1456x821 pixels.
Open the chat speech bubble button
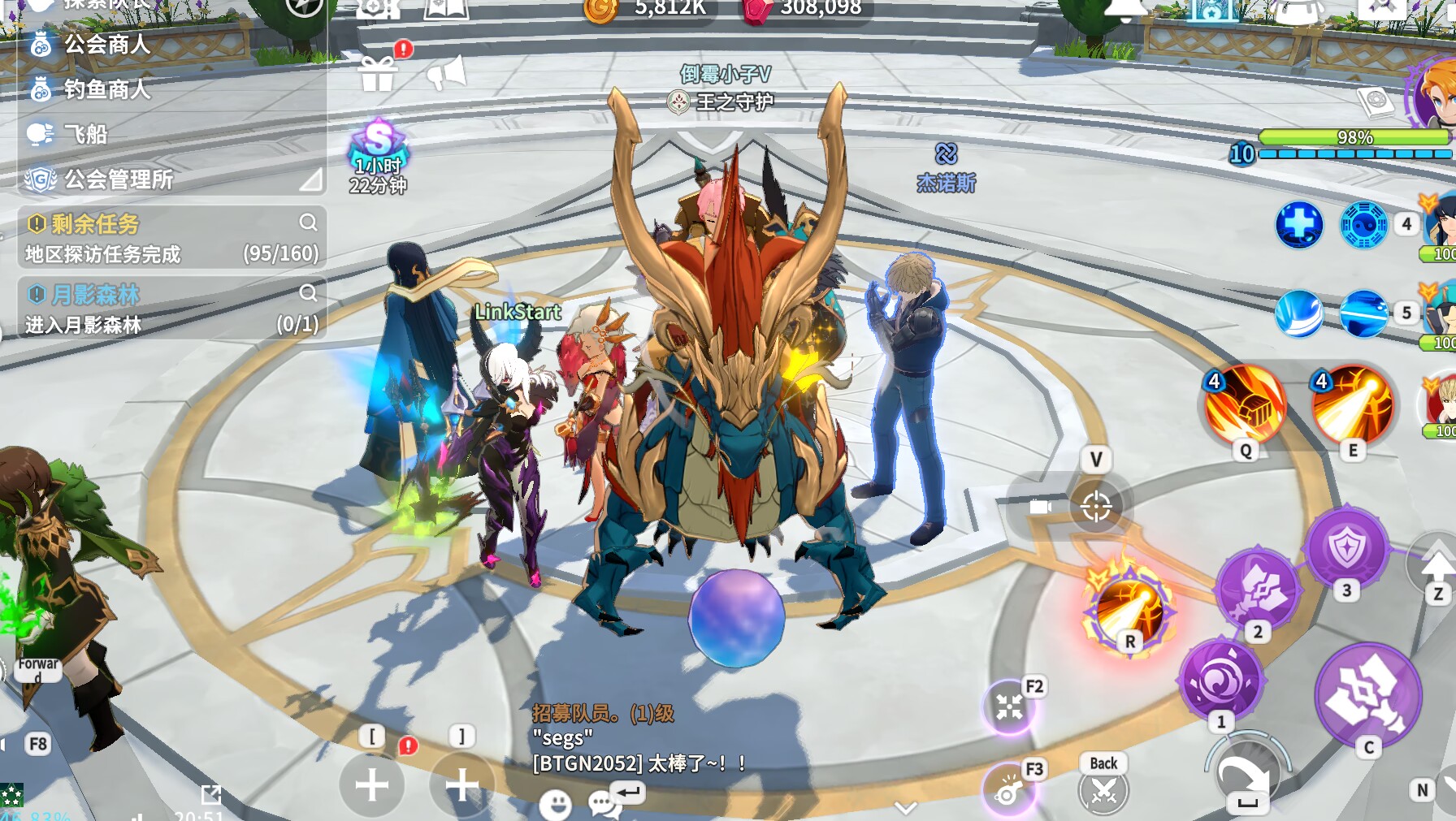(x=603, y=804)
